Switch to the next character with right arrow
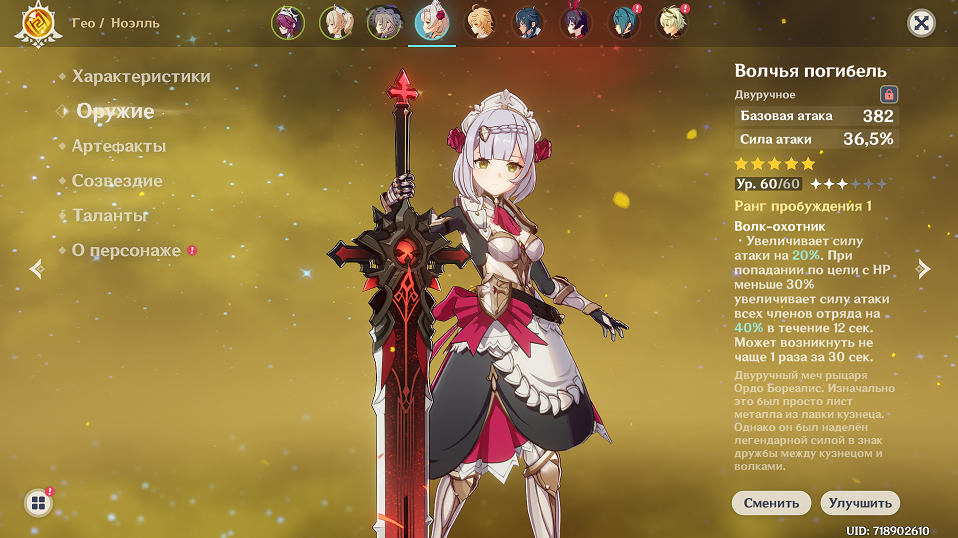Image resolution: width=958 pixels, height=538 pixels. click(923, 268)
